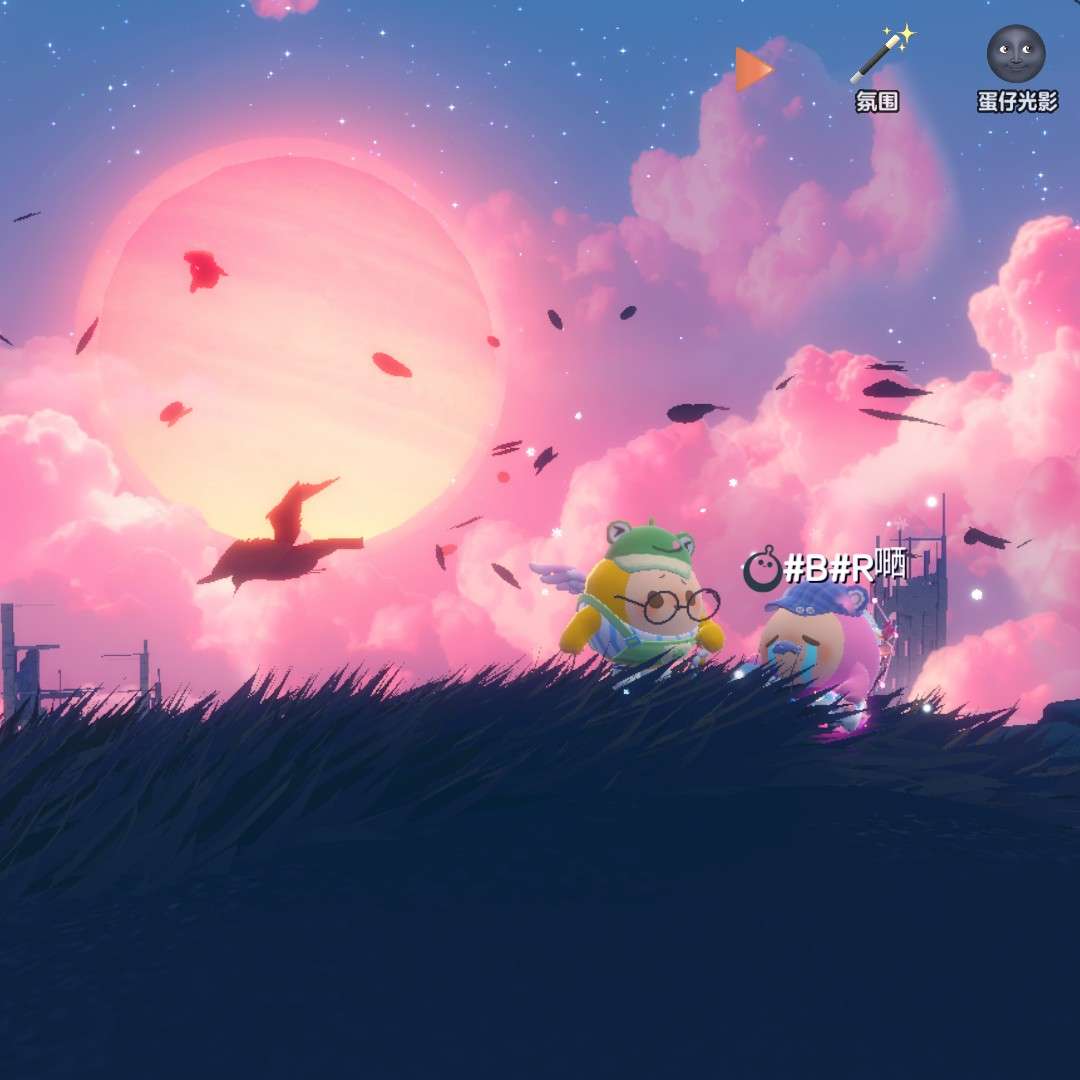This screenshot has height=1080, width=1080.
Task: Select the 蛋仔光影 moon face icon
Action: 1016,55
